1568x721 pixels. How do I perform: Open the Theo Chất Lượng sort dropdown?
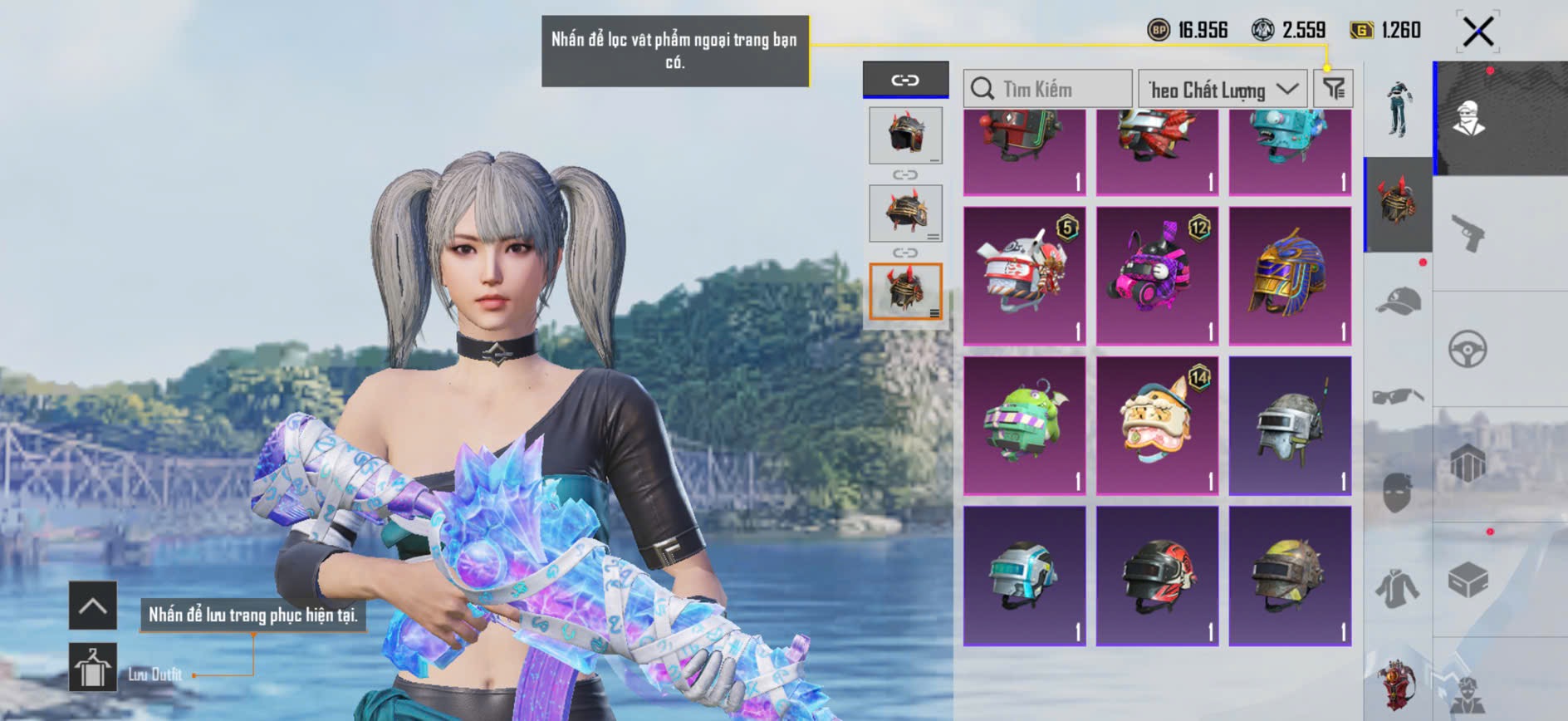pos(1223,89)
